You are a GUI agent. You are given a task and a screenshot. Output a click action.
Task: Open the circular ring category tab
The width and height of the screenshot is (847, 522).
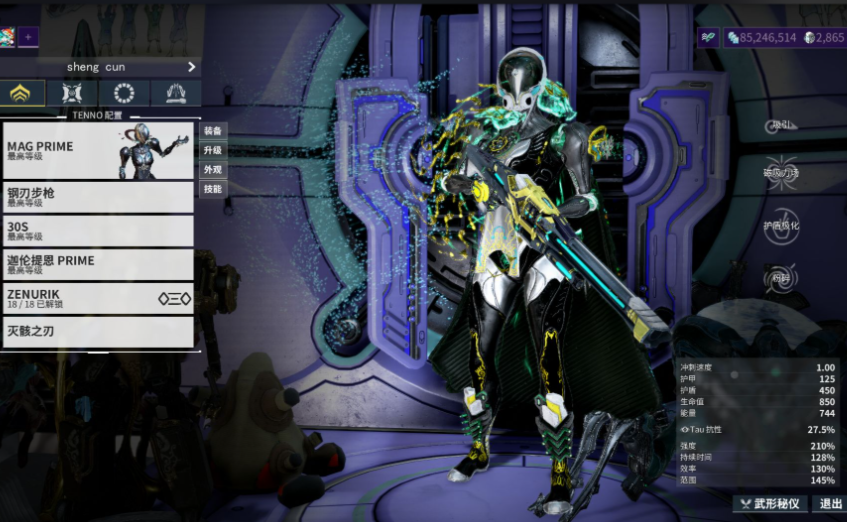(124, 93)
